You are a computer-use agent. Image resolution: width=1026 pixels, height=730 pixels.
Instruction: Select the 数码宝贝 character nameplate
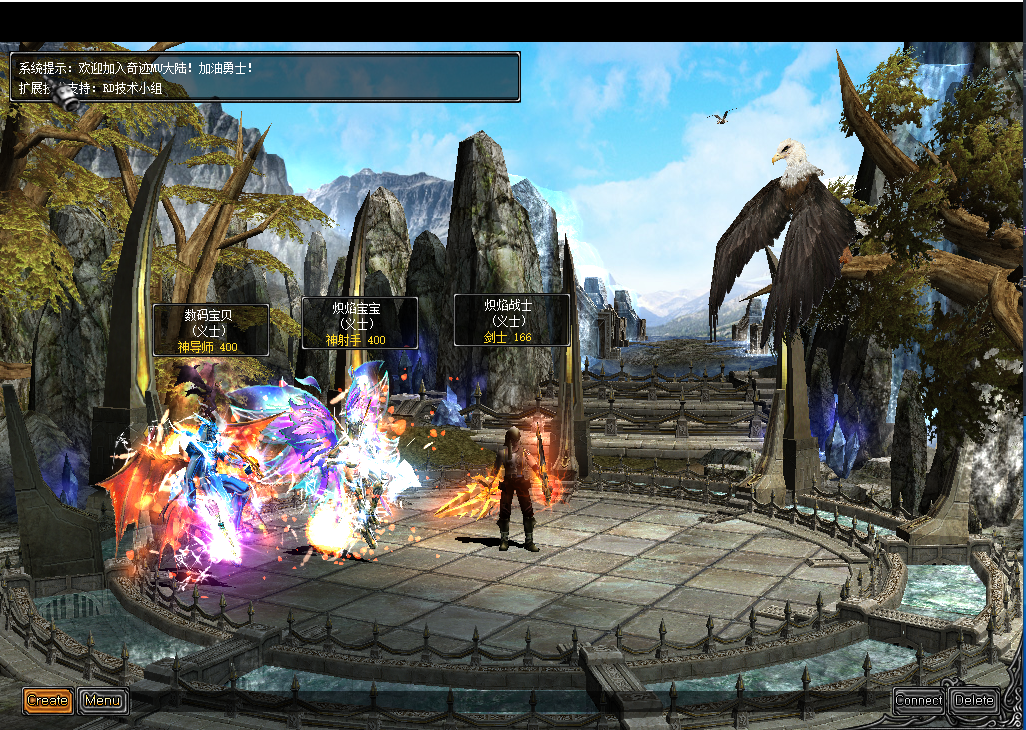coord(210,330)
